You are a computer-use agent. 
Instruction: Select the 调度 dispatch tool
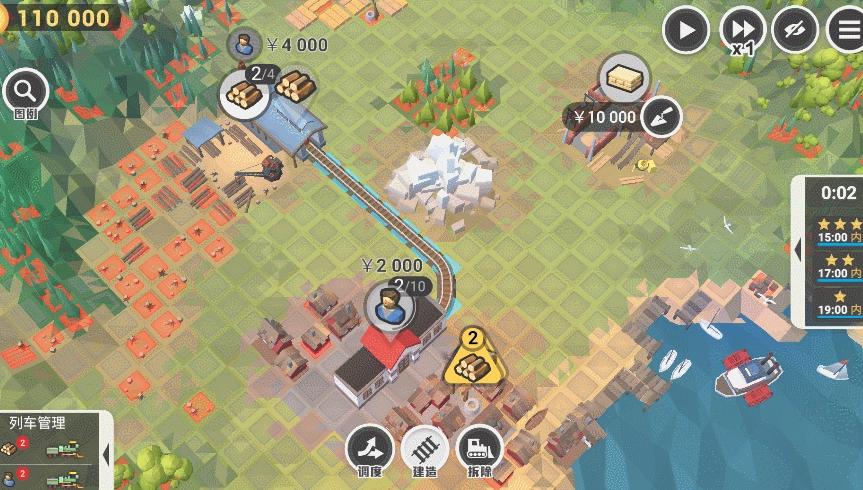pos(369,449)
